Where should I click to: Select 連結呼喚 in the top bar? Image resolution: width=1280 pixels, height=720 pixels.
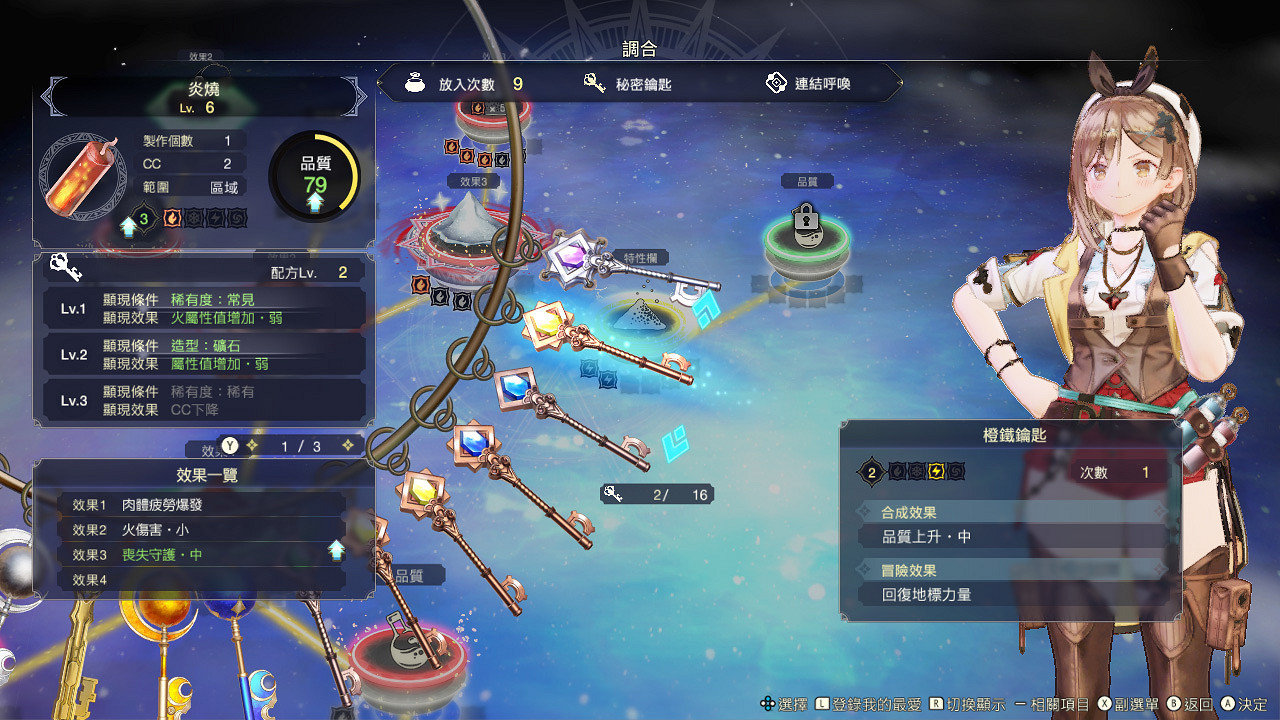808,84
